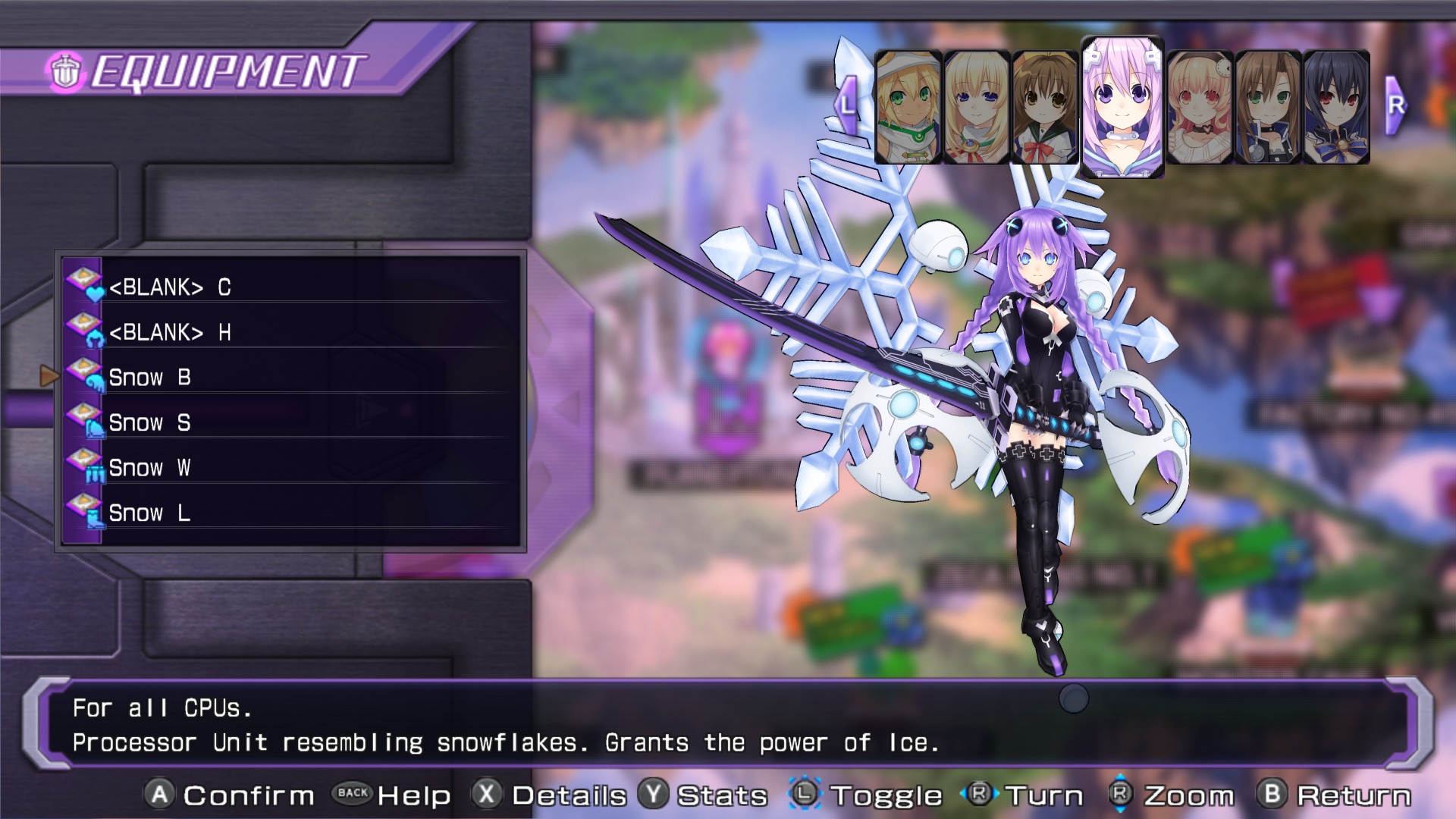The height and width of the screenshot is (819, 1456).
Task: Choose the brown-haired girl with green eyes portrait
Action: click(x=1267, y=108)
